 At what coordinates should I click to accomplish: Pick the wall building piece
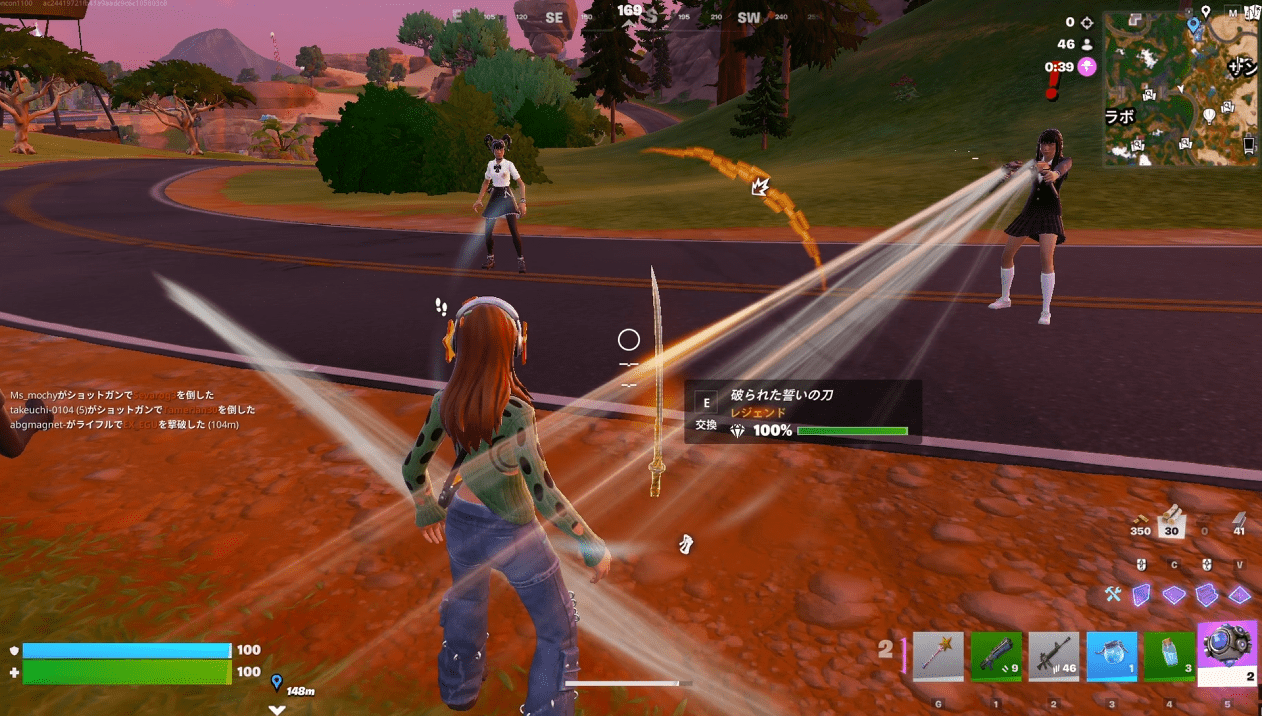click(1141, 595)
